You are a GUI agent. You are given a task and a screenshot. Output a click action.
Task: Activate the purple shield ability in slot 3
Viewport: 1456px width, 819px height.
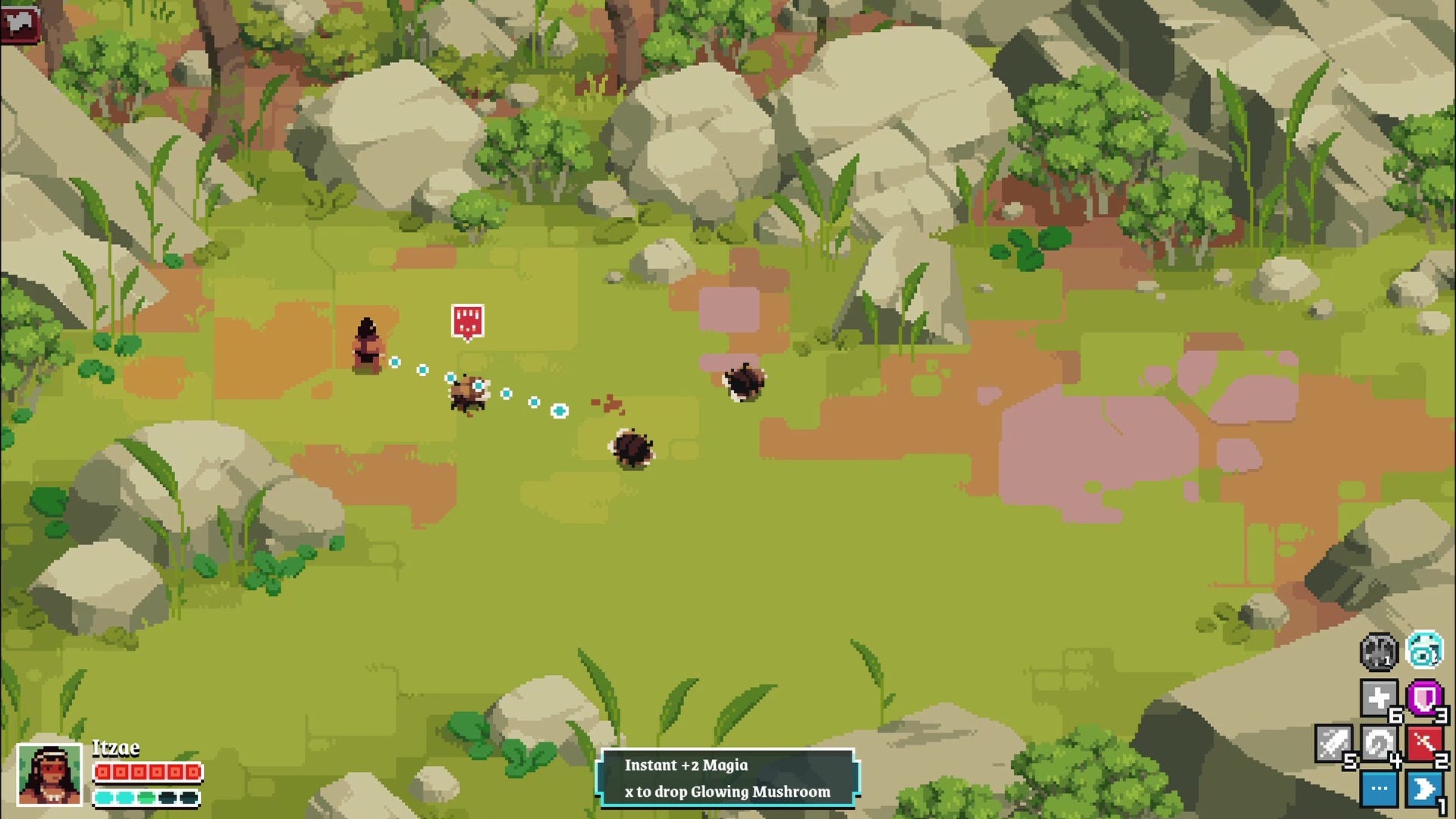[x=1424, y=698]
